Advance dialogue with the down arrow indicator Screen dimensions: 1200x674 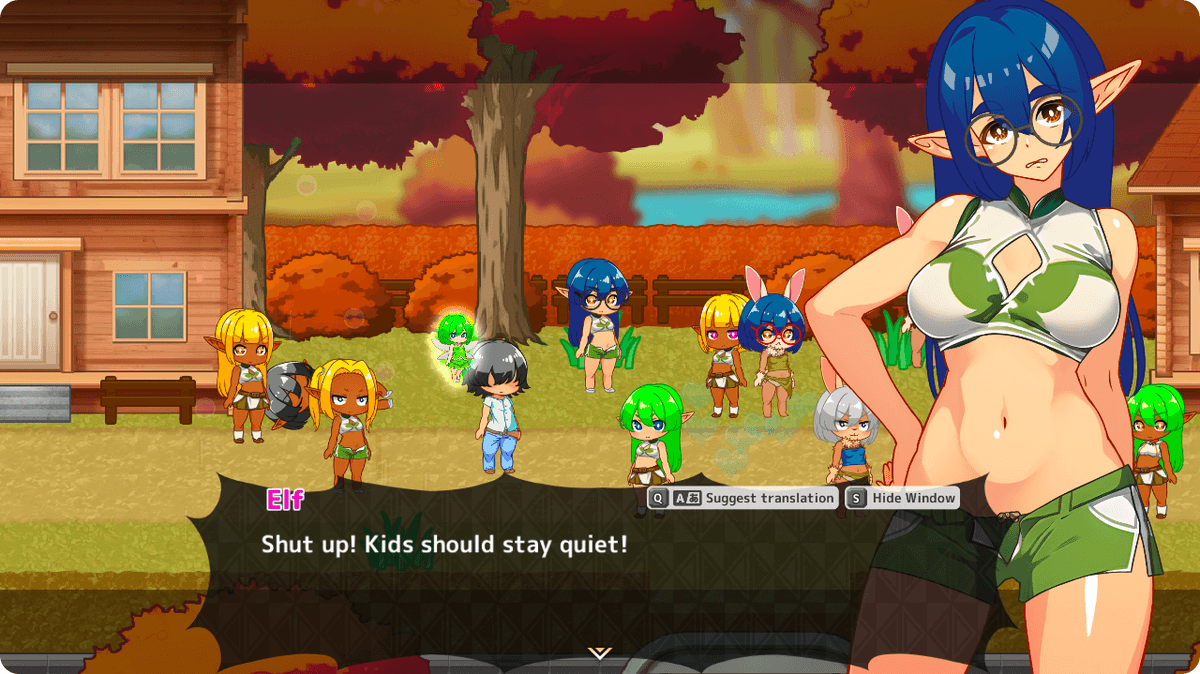[599, 653]
